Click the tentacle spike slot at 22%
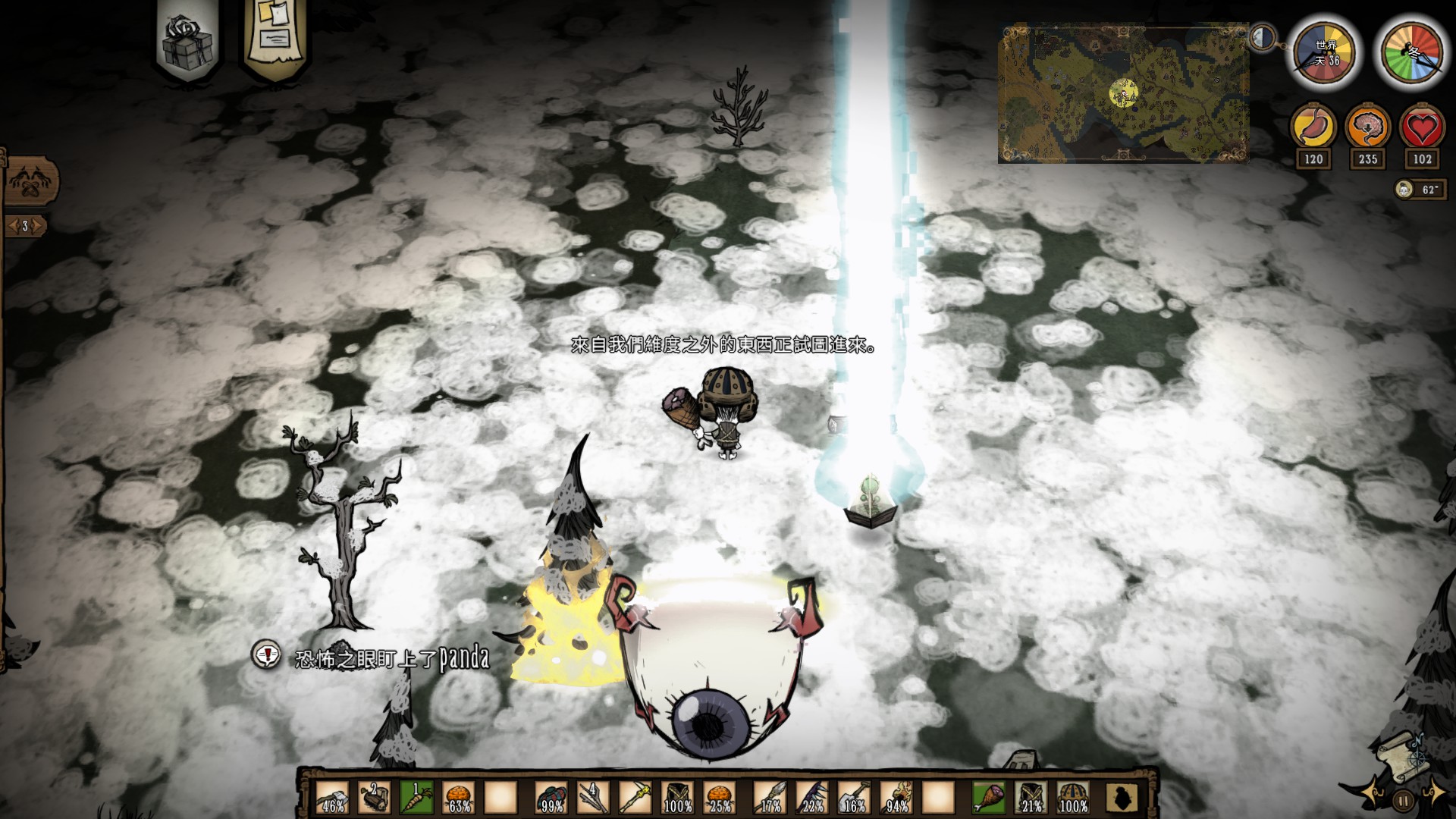This screenshot has height=819, width=1456. [x=812, y=798]
